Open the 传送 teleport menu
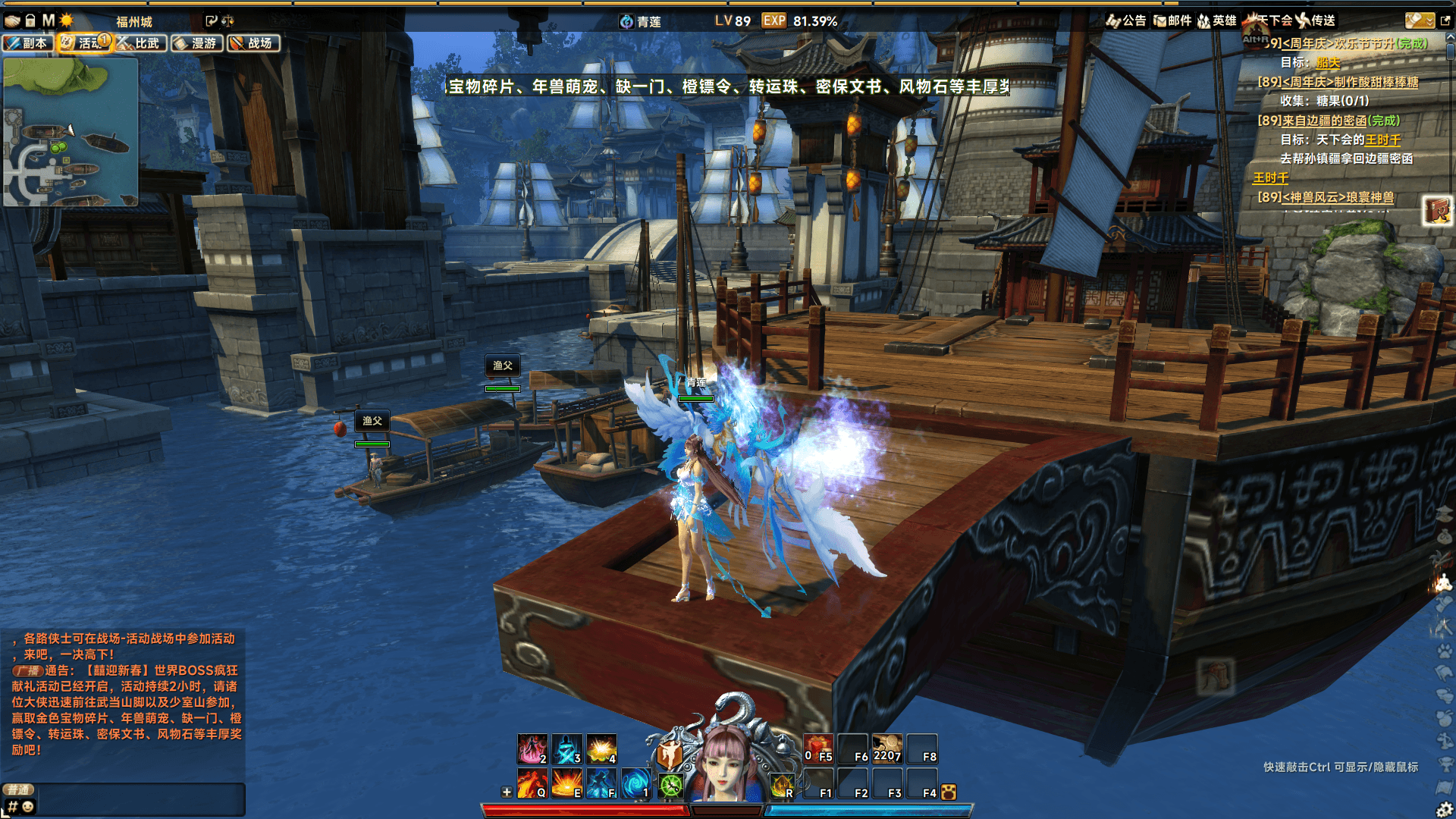Image resolution: width=1456 pixels, height=819 pixels. click(1316, 20)
